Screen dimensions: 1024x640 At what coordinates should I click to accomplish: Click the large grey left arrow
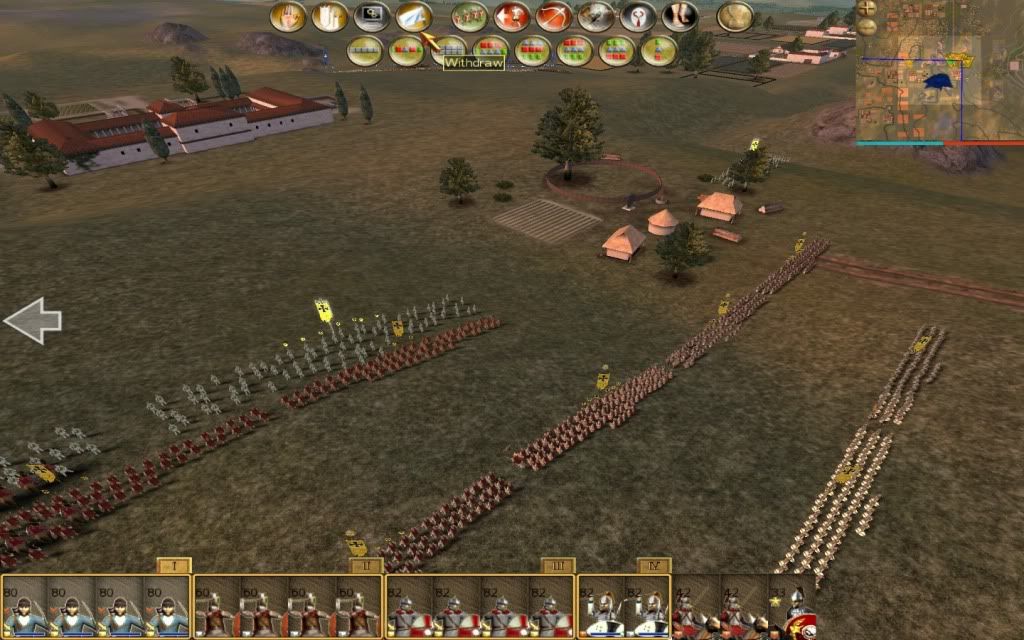pos(33,321)
